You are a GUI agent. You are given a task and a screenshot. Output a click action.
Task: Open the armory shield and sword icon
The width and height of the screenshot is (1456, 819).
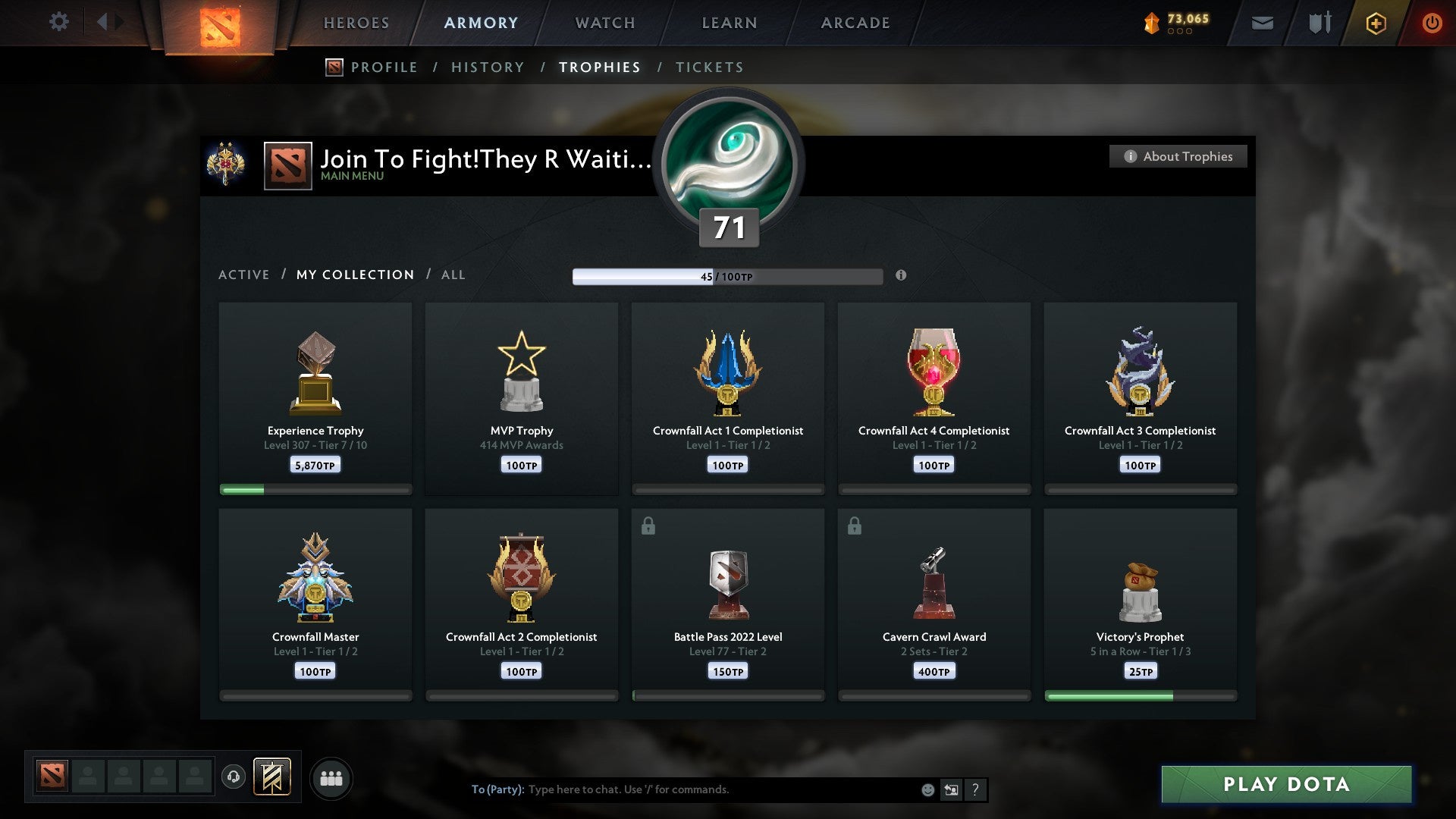click(1318, 23)
